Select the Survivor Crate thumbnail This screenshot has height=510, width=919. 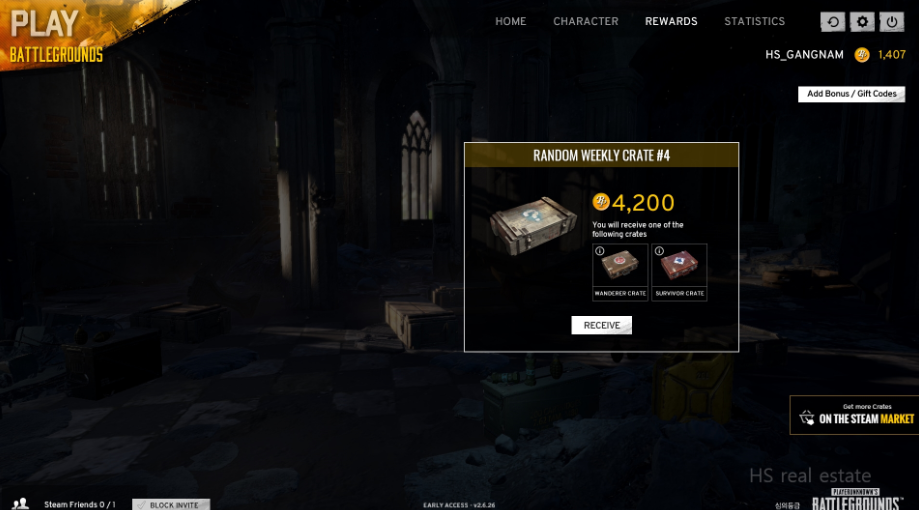pyautogui.click(x=679, y=270)
